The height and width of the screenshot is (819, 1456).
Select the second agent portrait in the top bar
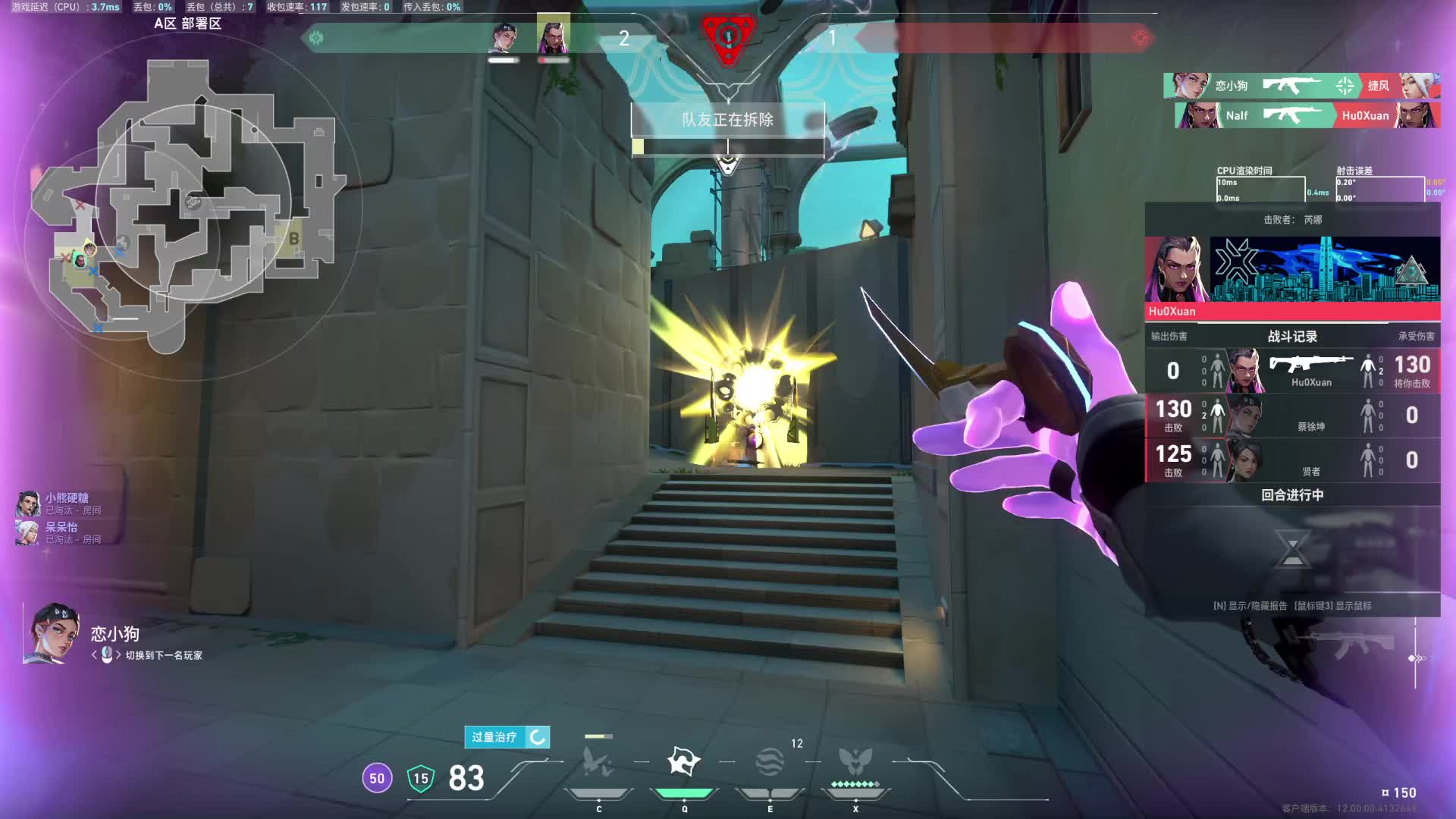pos(553,36)
